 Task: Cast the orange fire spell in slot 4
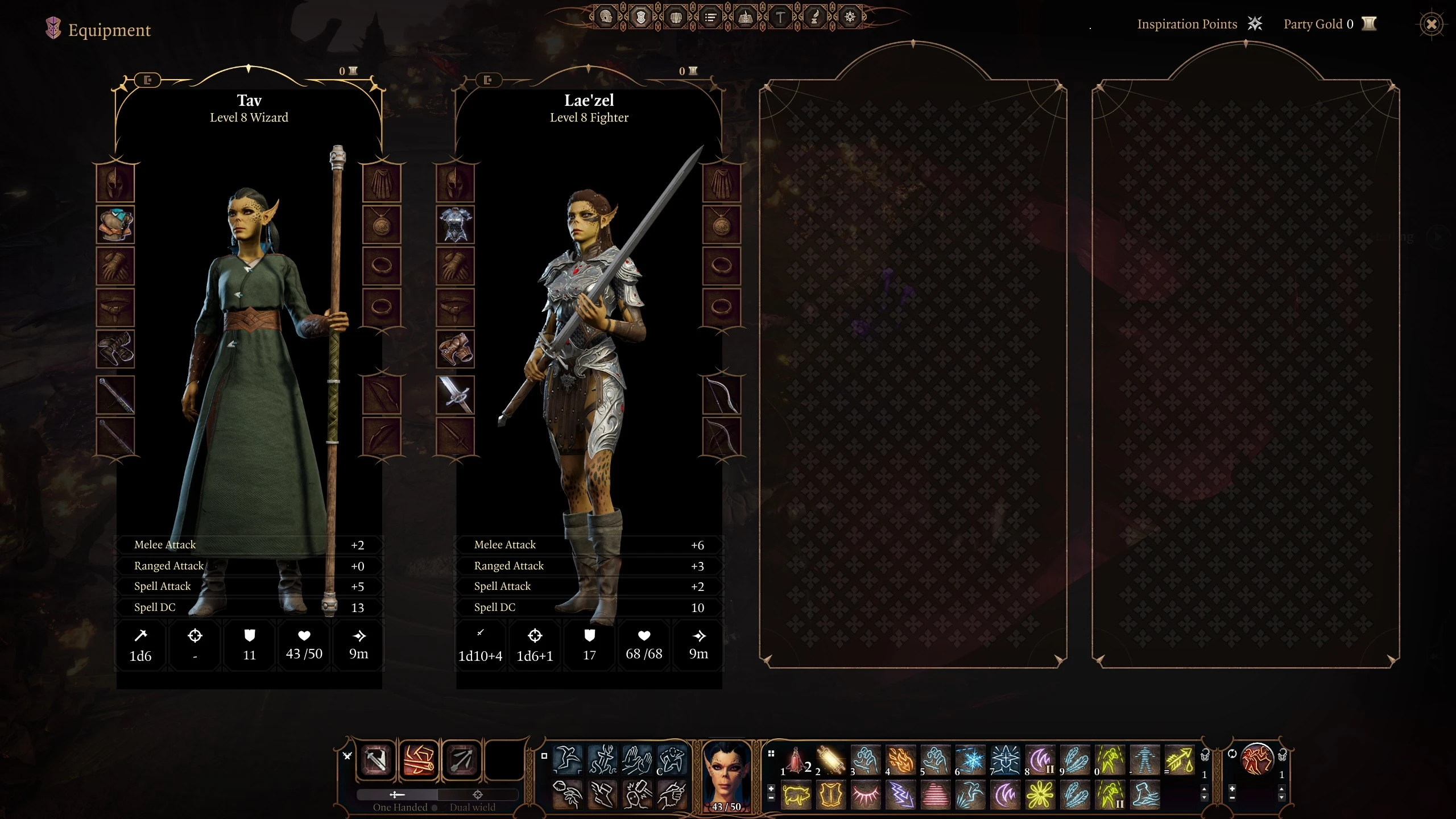point(900,760)
